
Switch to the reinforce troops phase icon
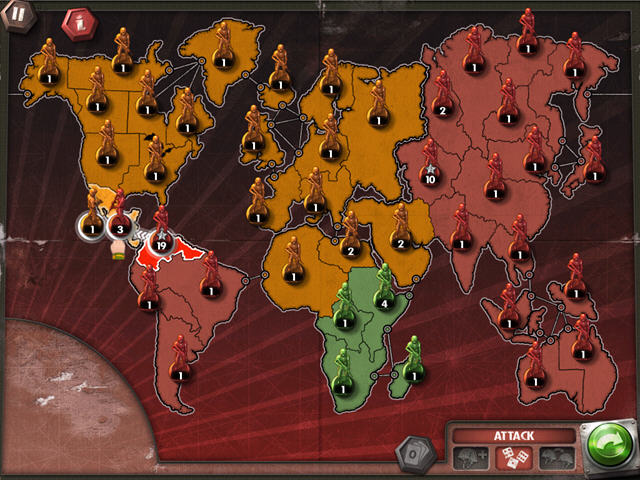pyautogui.click(x=468, y=457)
